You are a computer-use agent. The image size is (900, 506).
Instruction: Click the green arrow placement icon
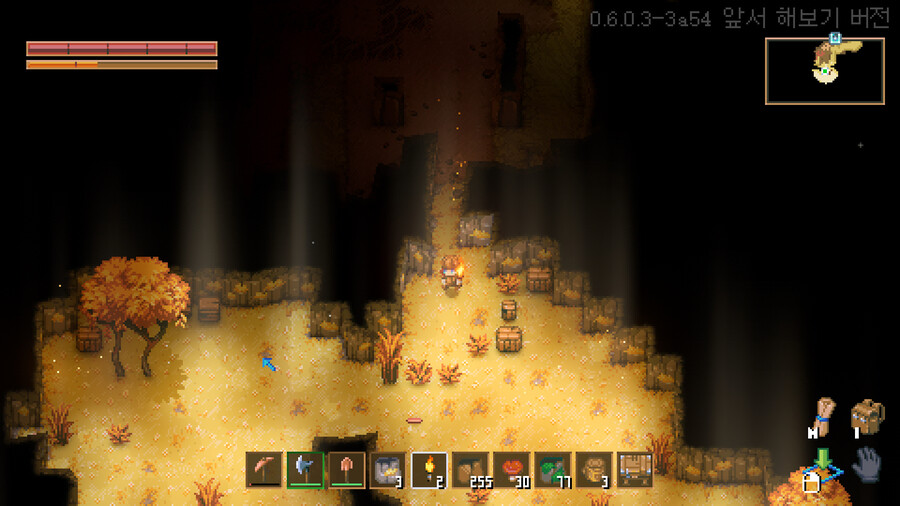coord(822,461)
